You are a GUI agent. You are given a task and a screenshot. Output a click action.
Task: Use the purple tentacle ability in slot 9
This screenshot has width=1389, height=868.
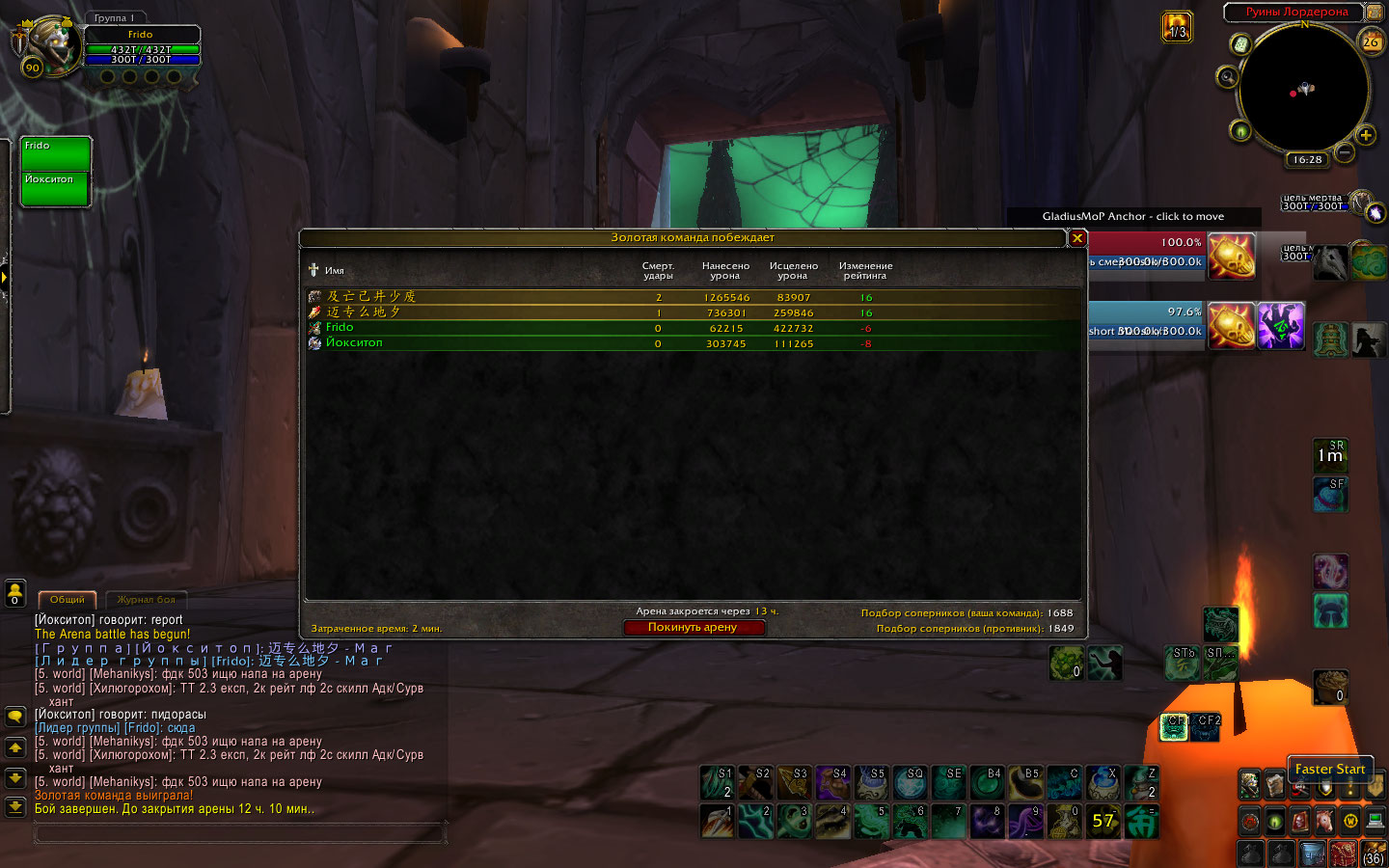[x=1025, y=822]
